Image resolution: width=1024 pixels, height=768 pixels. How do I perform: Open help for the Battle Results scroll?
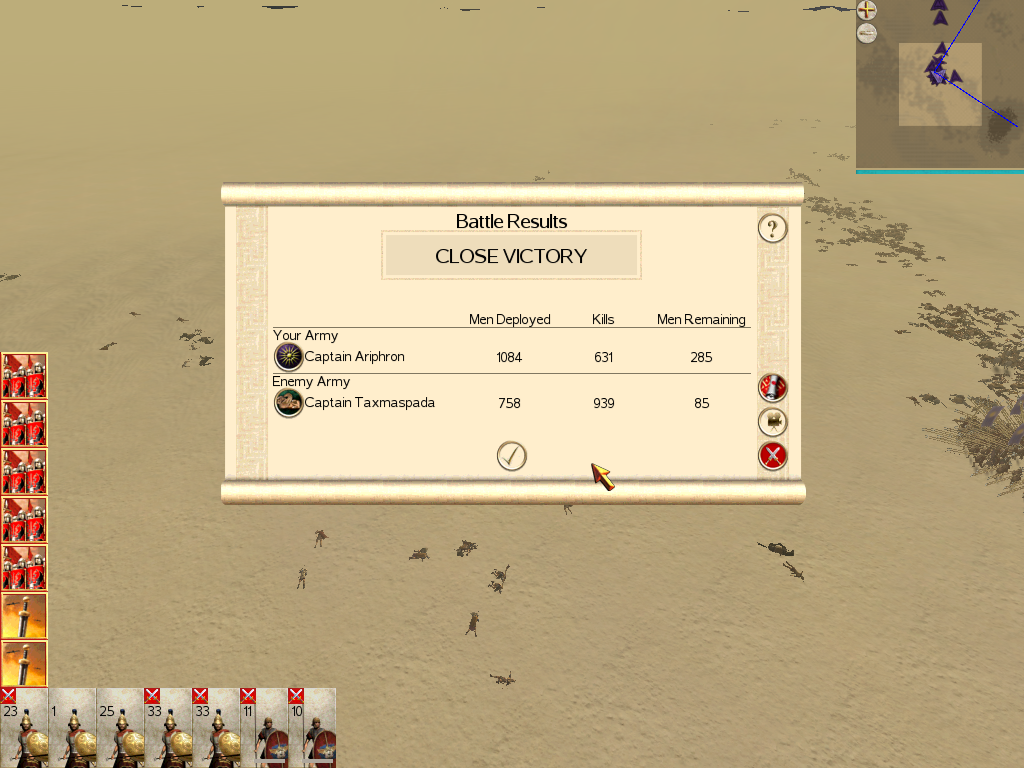pos(772,229)
